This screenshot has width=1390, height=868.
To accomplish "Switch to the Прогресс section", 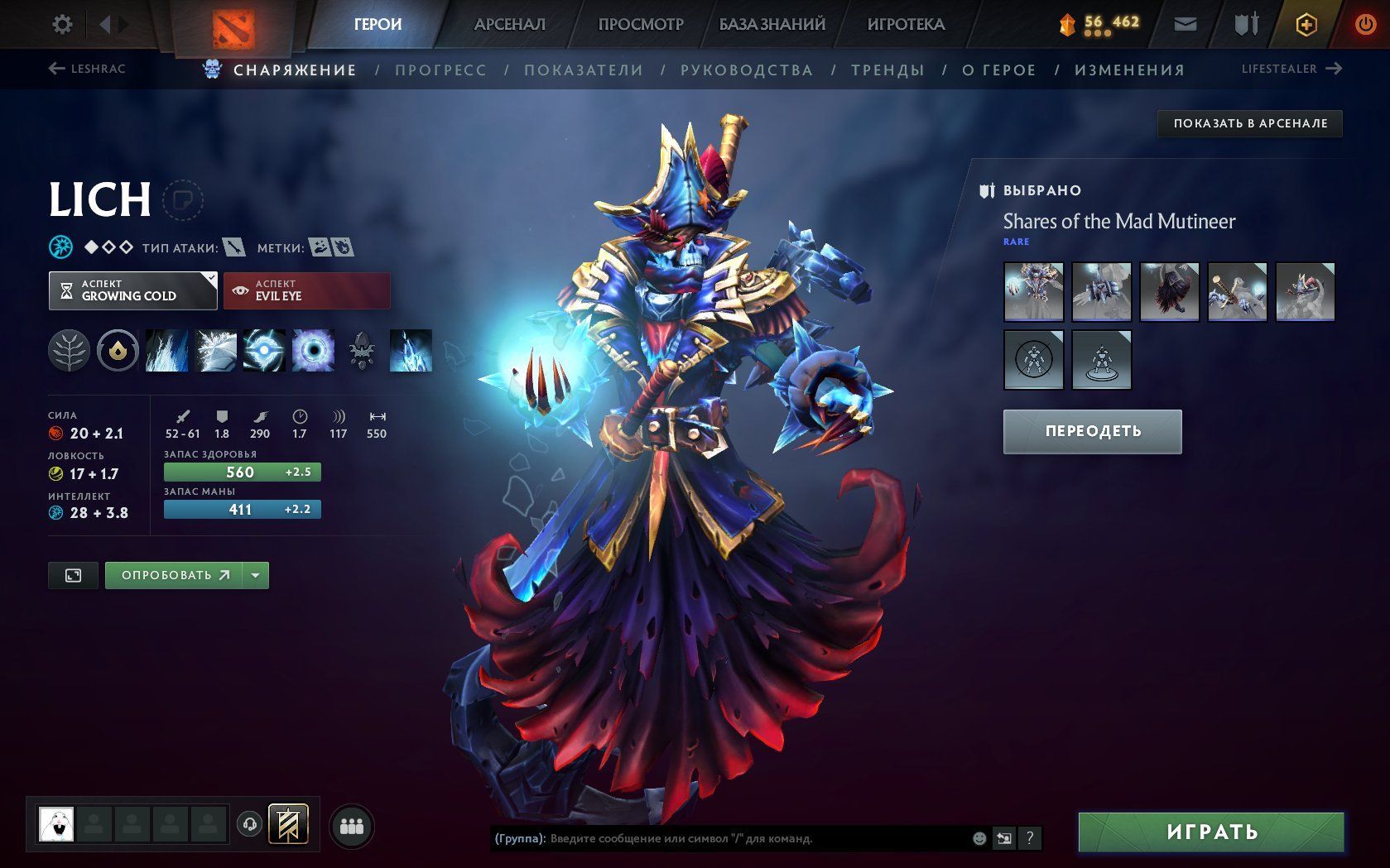I will click(x=440, y=70).
